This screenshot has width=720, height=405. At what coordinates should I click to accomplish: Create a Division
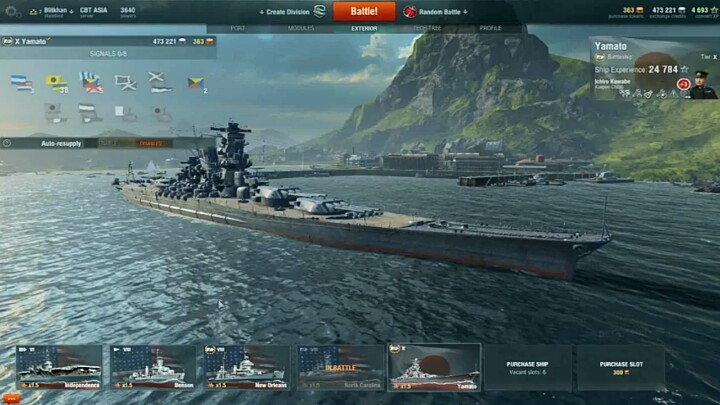point(291,12)
